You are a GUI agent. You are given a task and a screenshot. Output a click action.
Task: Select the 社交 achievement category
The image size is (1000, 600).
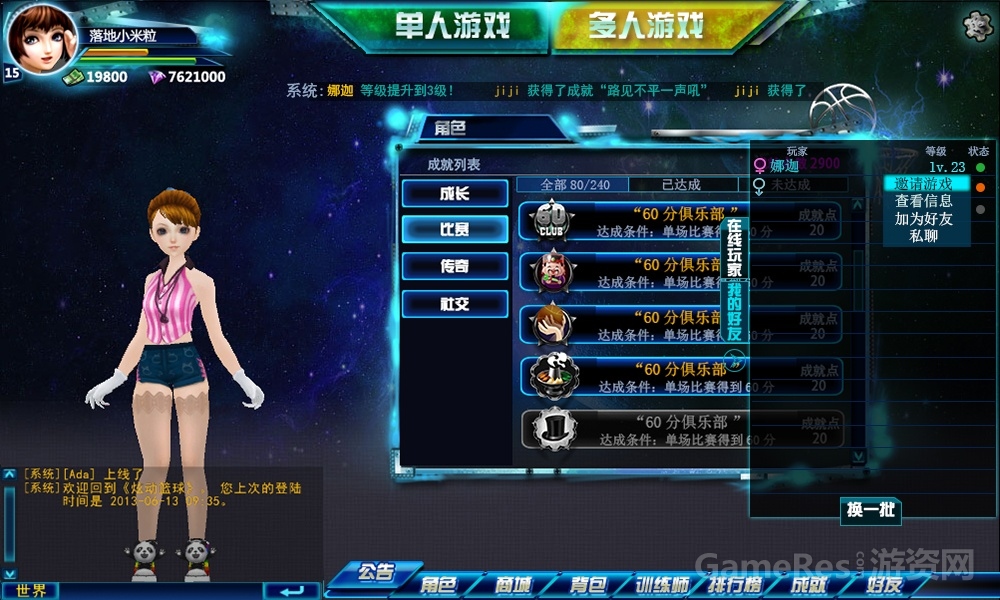point(455,304)
